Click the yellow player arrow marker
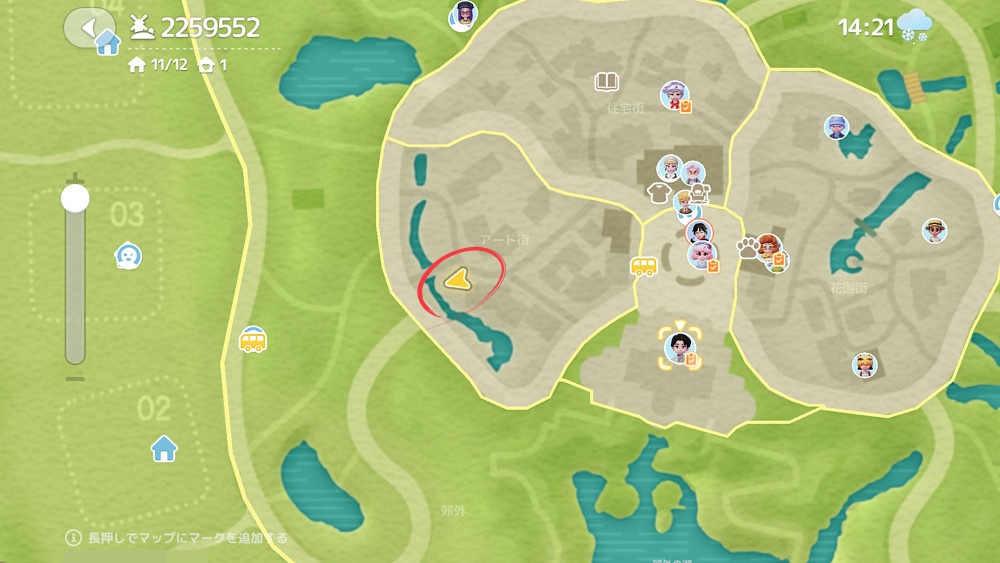1000x563 pixels. pos(456,281)
